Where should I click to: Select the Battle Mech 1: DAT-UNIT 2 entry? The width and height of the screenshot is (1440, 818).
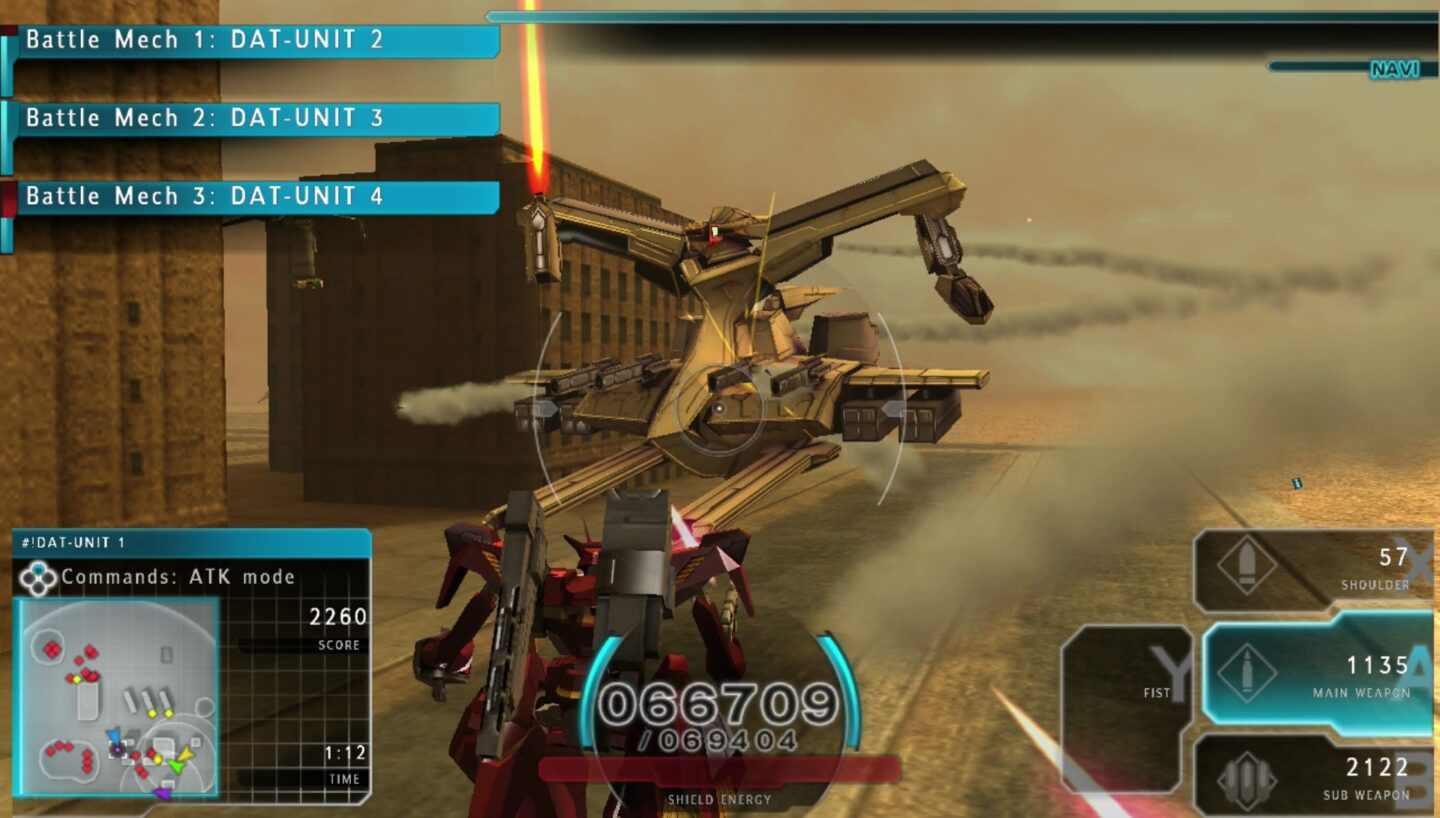click(x=250, y=40)
